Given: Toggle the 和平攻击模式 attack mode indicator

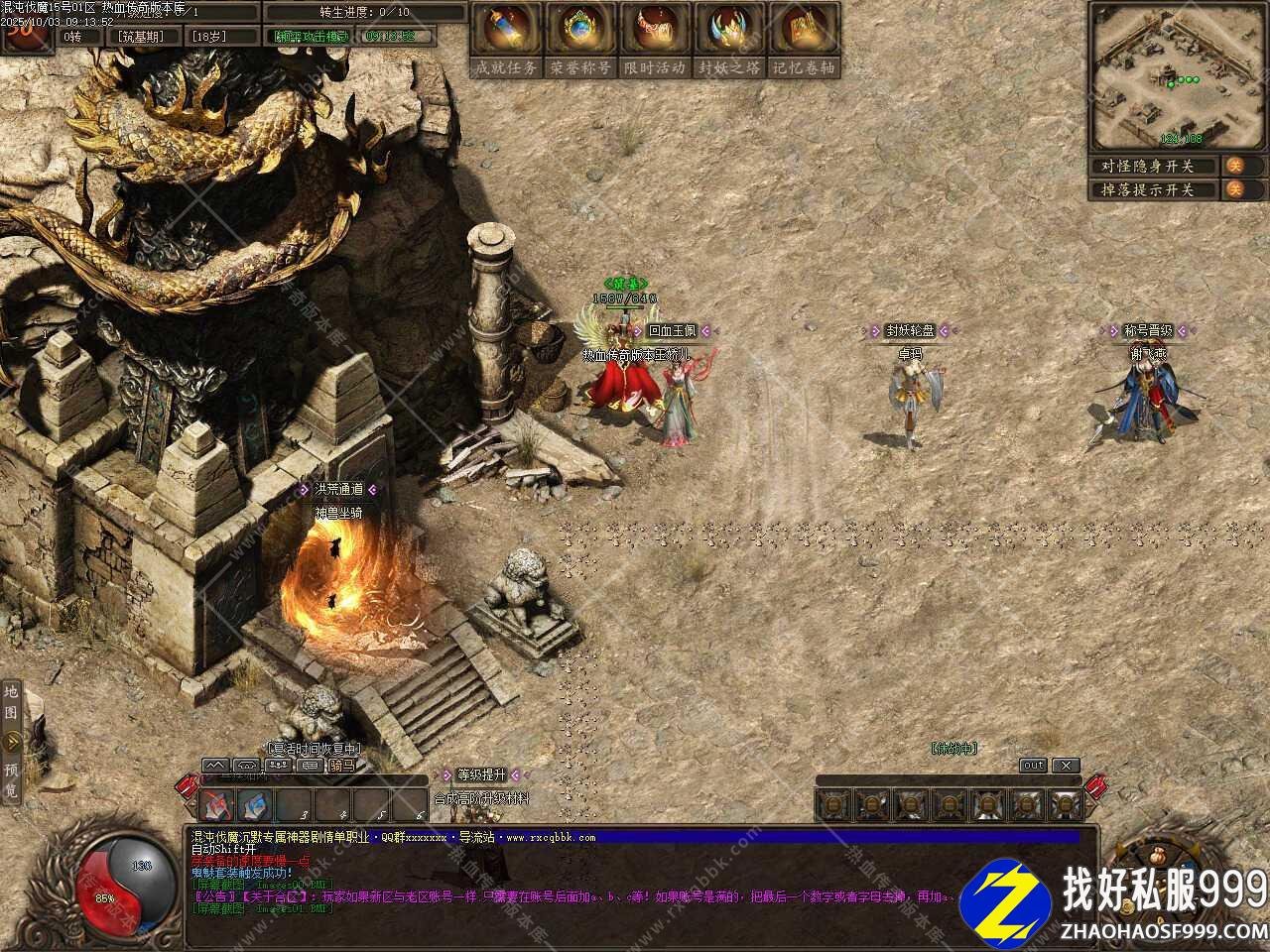Looking at the screenshot, I should pos(311,37).
